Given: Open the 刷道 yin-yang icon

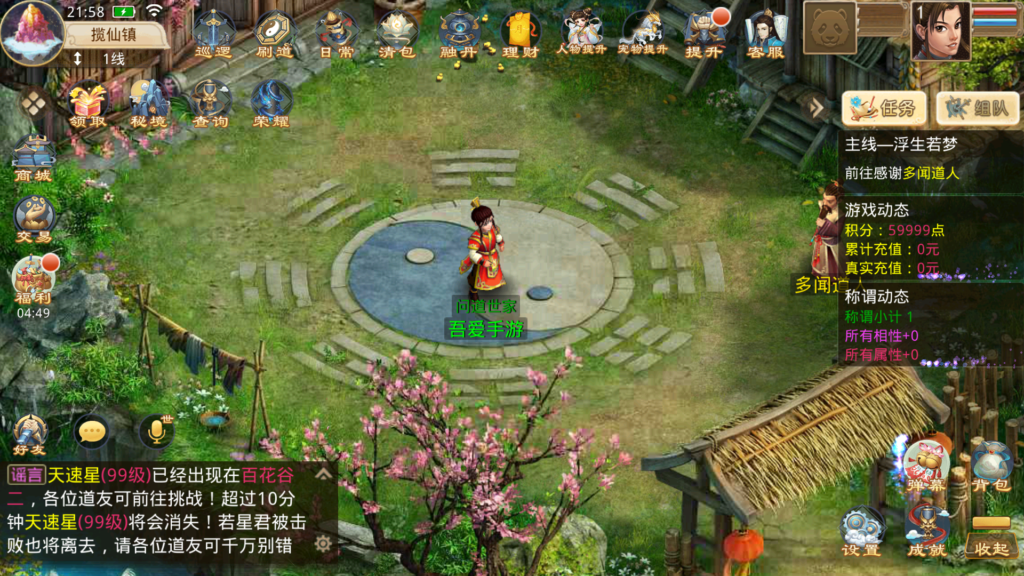Looking at the screenshot, I should [x=274, y=33].
